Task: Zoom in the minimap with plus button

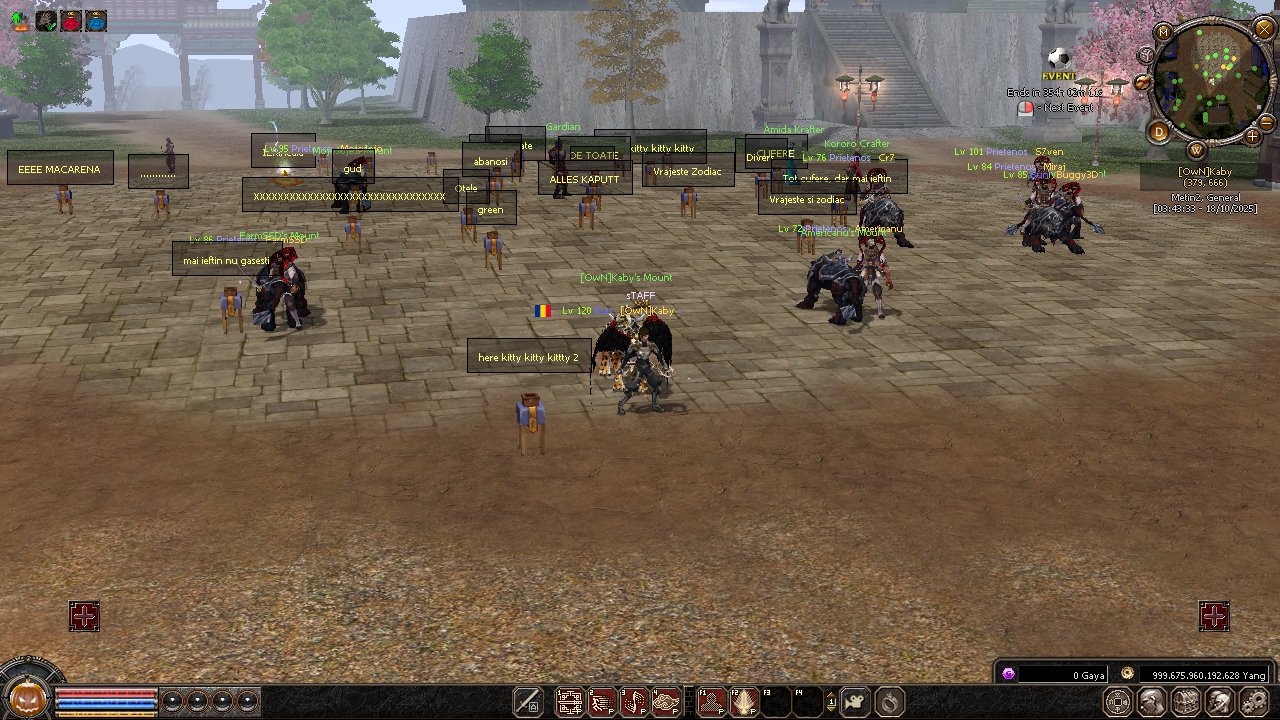Action: (x=1252, y=135)
